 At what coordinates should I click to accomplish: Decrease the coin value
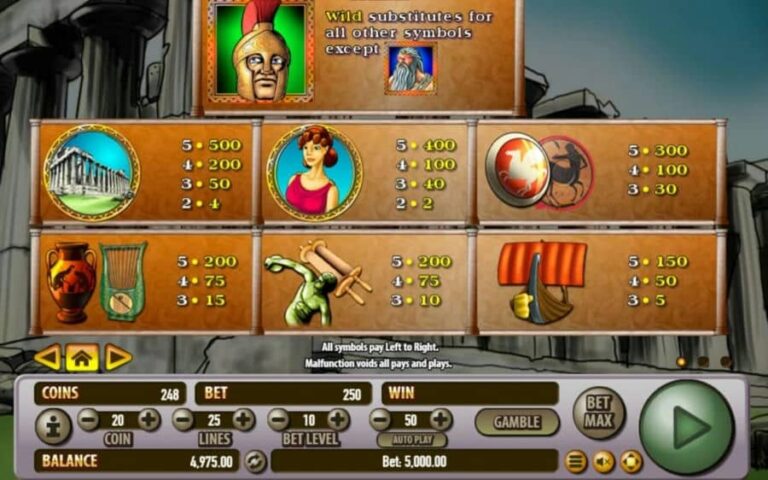[x=88, y=420]
